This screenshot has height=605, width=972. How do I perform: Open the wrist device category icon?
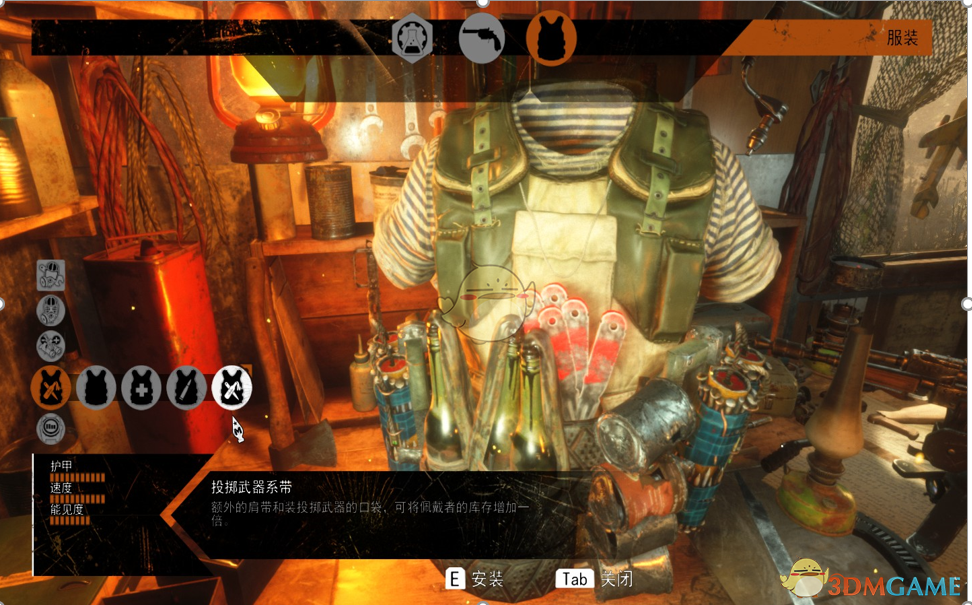pos(51,429)
